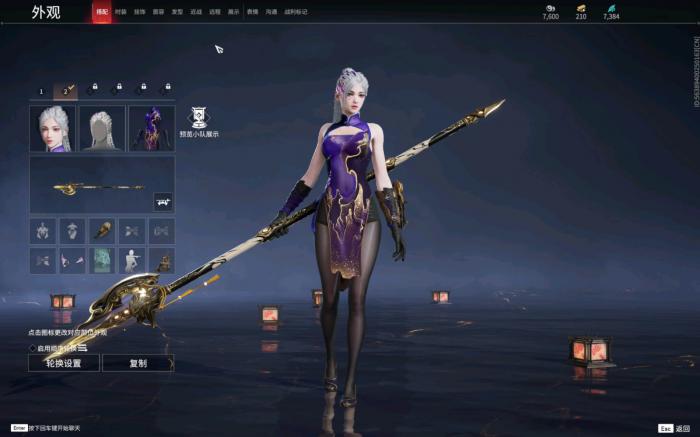The height and width of the screenshot is (437, 700).
Task: Click the 复制 copy button
Action: (138, 363)
